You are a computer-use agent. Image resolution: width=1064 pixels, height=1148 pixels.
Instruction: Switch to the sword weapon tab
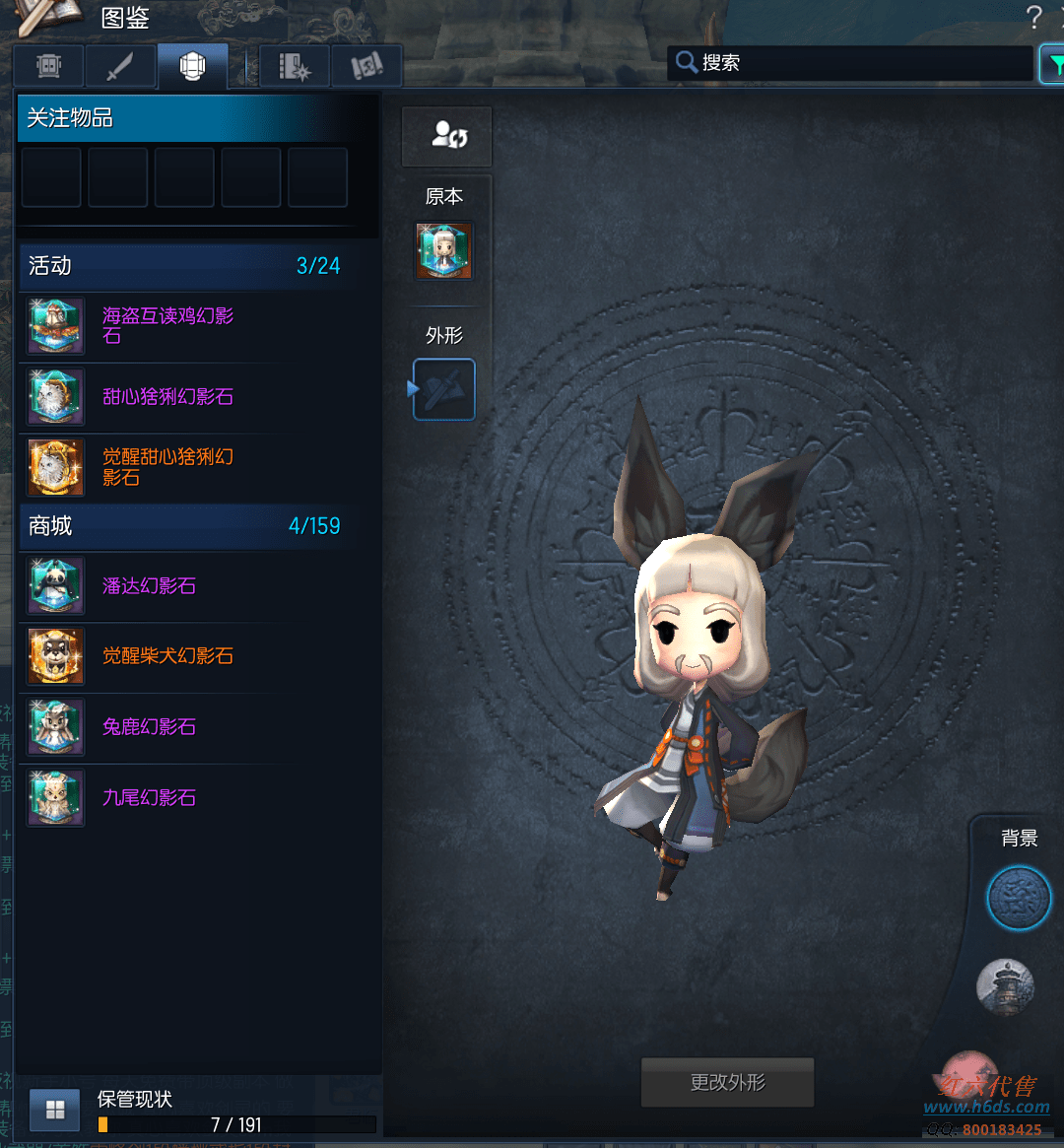click(x=120, y=67)
